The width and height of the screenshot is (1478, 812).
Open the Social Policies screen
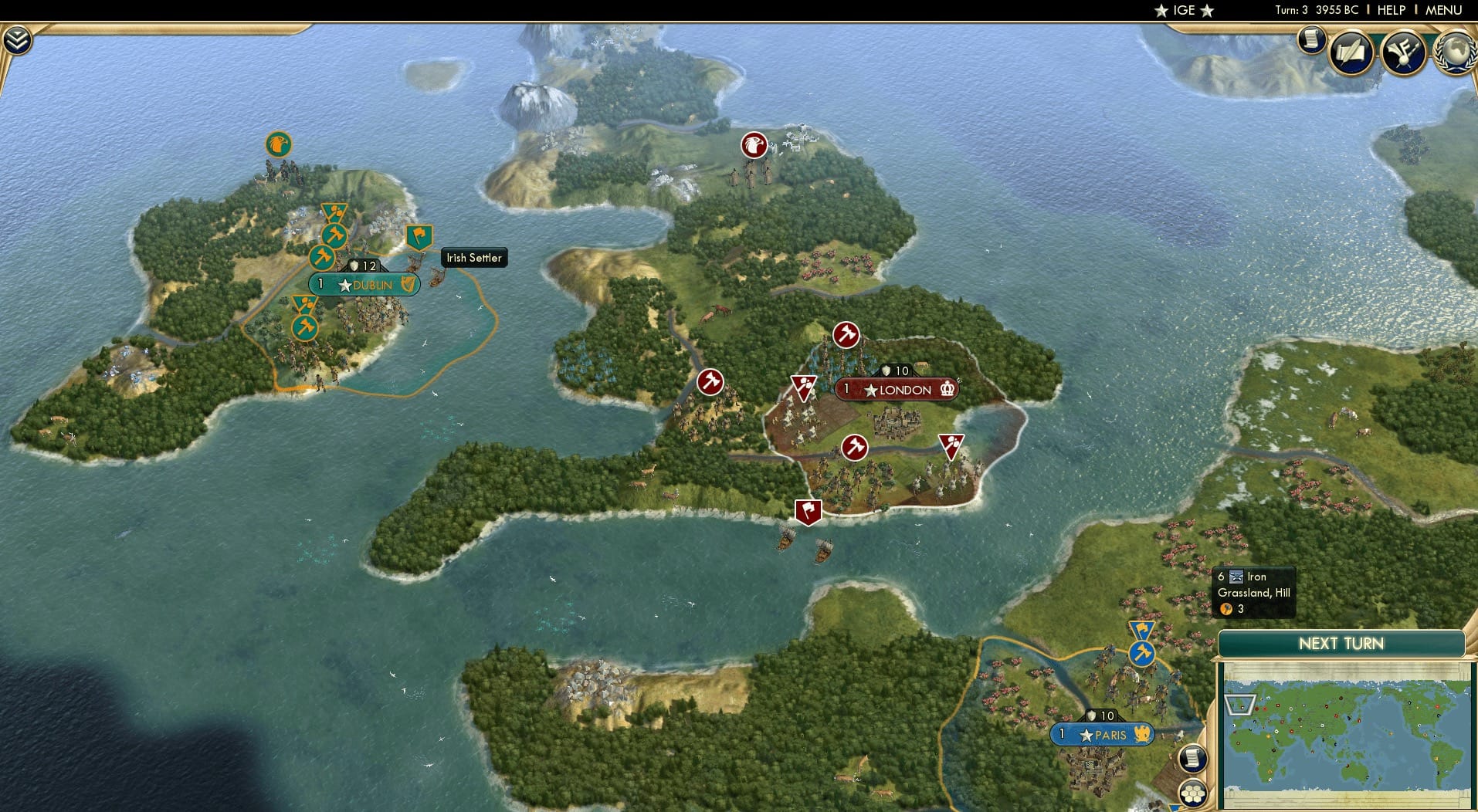1351,52
